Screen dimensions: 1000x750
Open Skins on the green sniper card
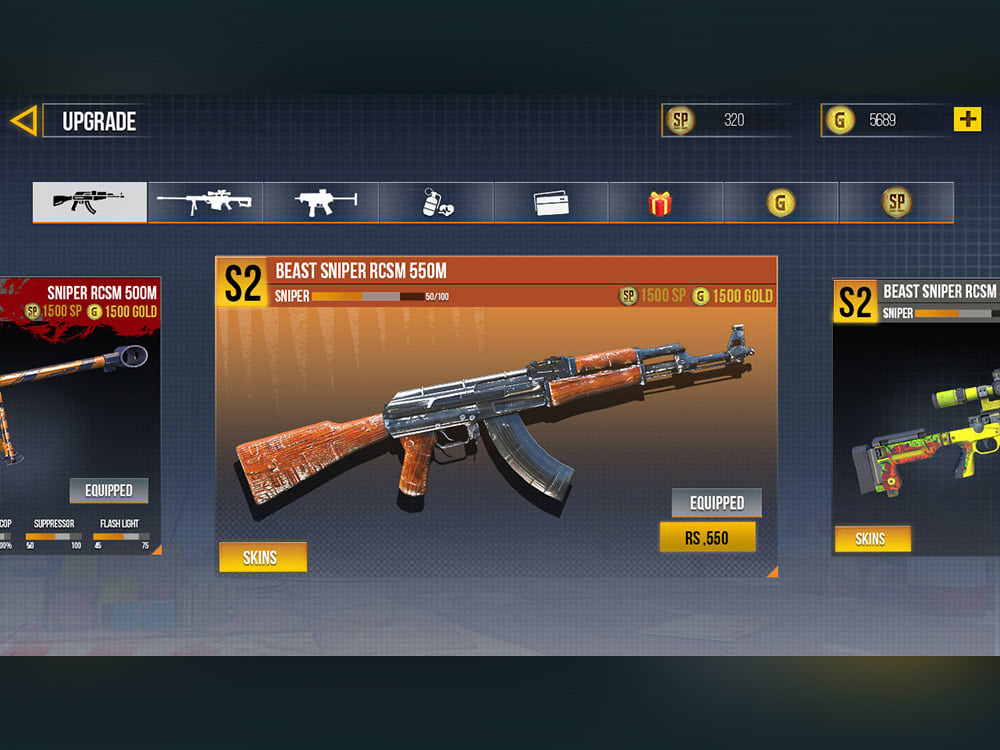[x=871, y=539]
